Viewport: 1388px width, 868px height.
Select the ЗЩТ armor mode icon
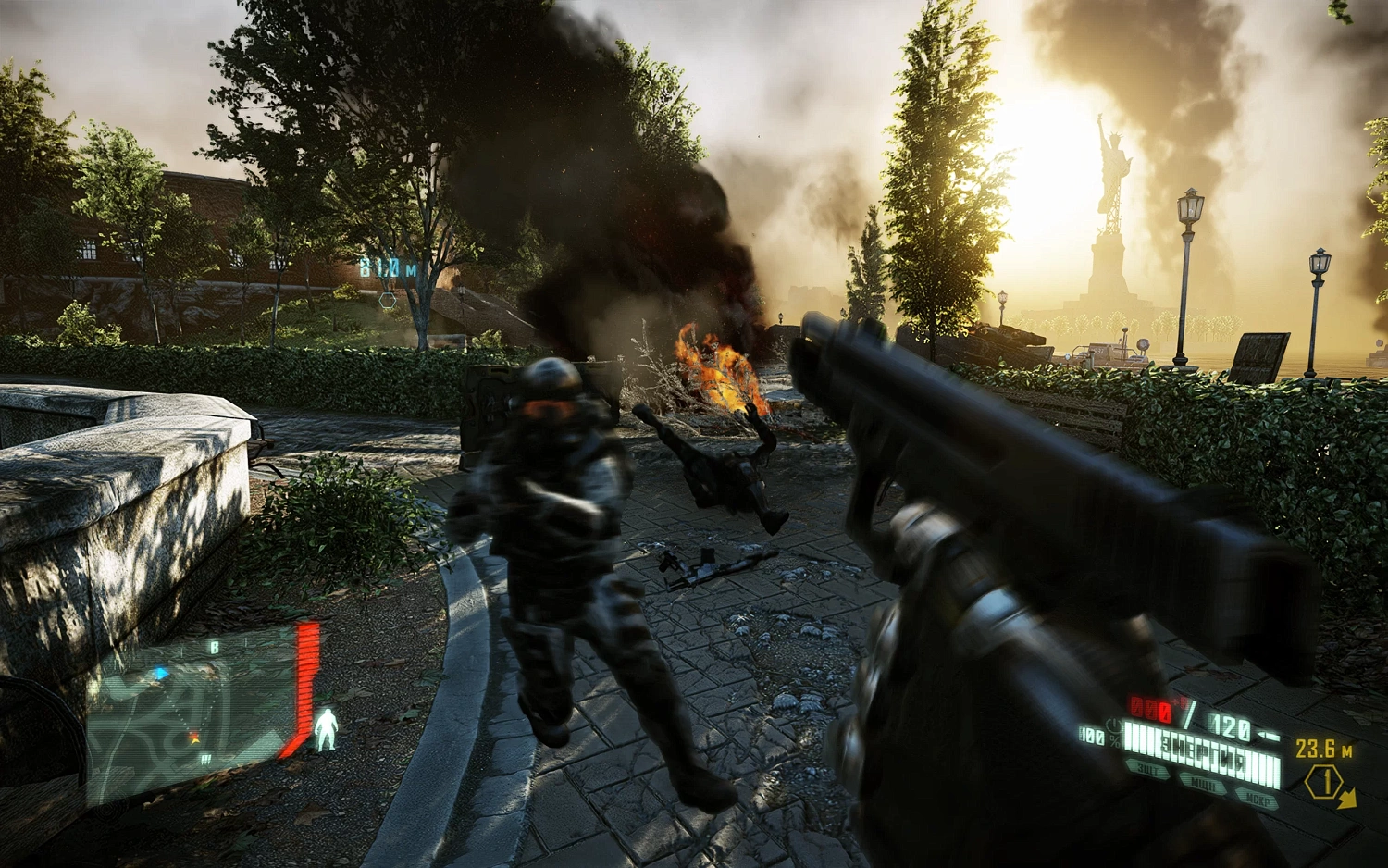1146,769
